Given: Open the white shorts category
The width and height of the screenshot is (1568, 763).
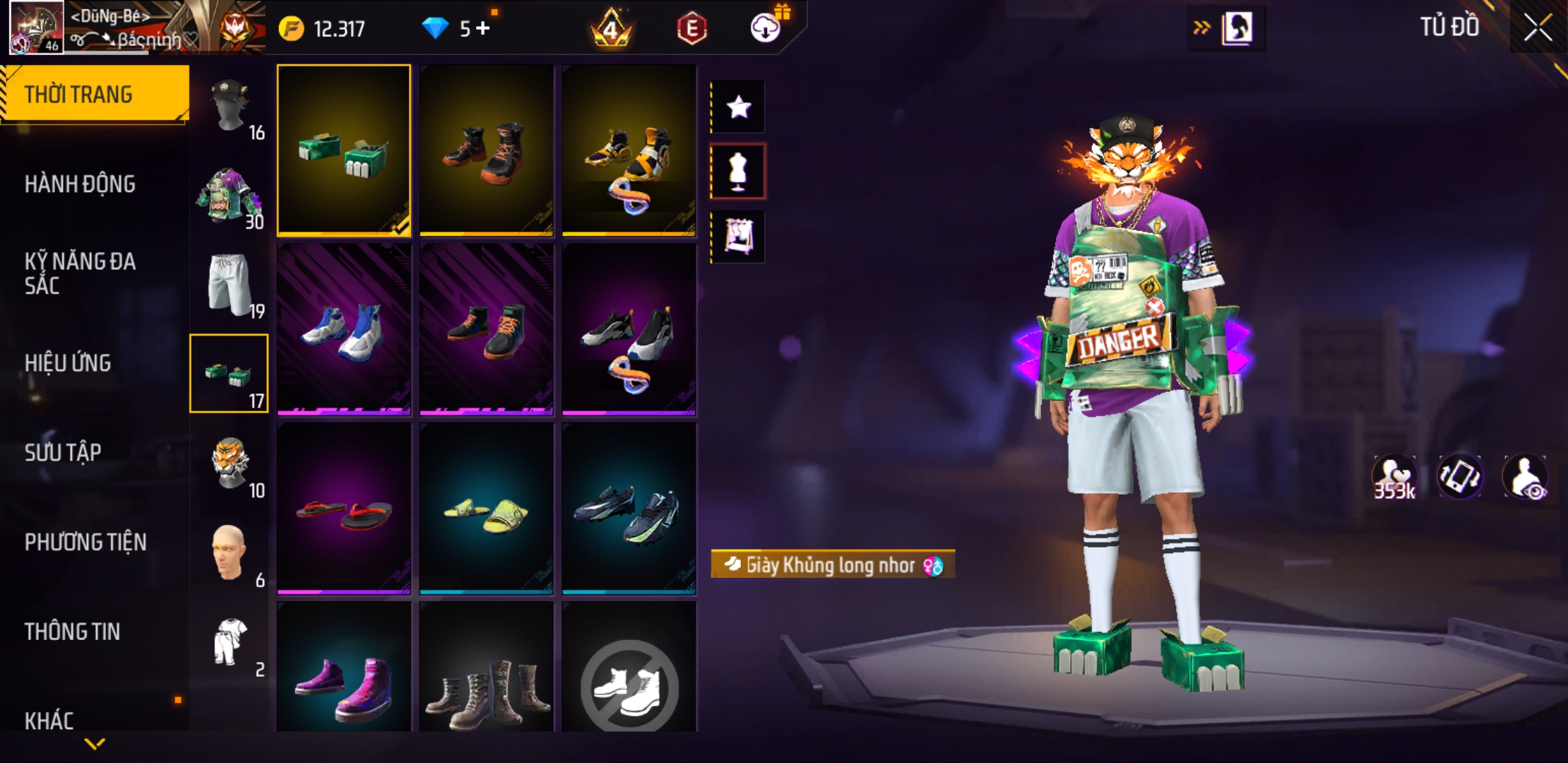Looking at the screenshot, I should coord(230,285).
